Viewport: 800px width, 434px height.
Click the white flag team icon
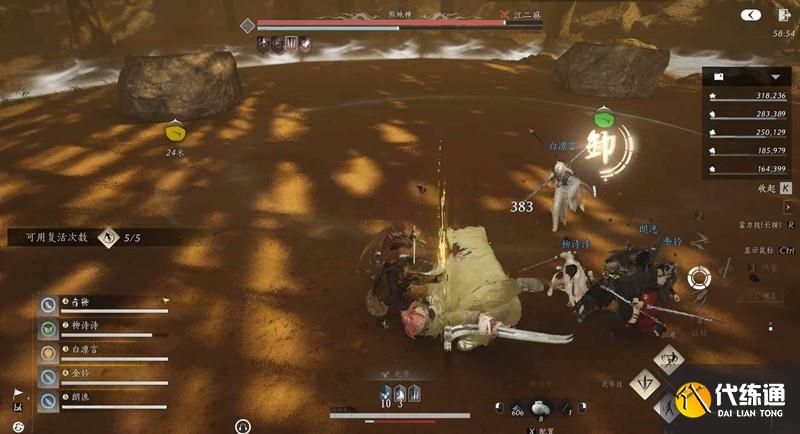[x=17, y=393]
